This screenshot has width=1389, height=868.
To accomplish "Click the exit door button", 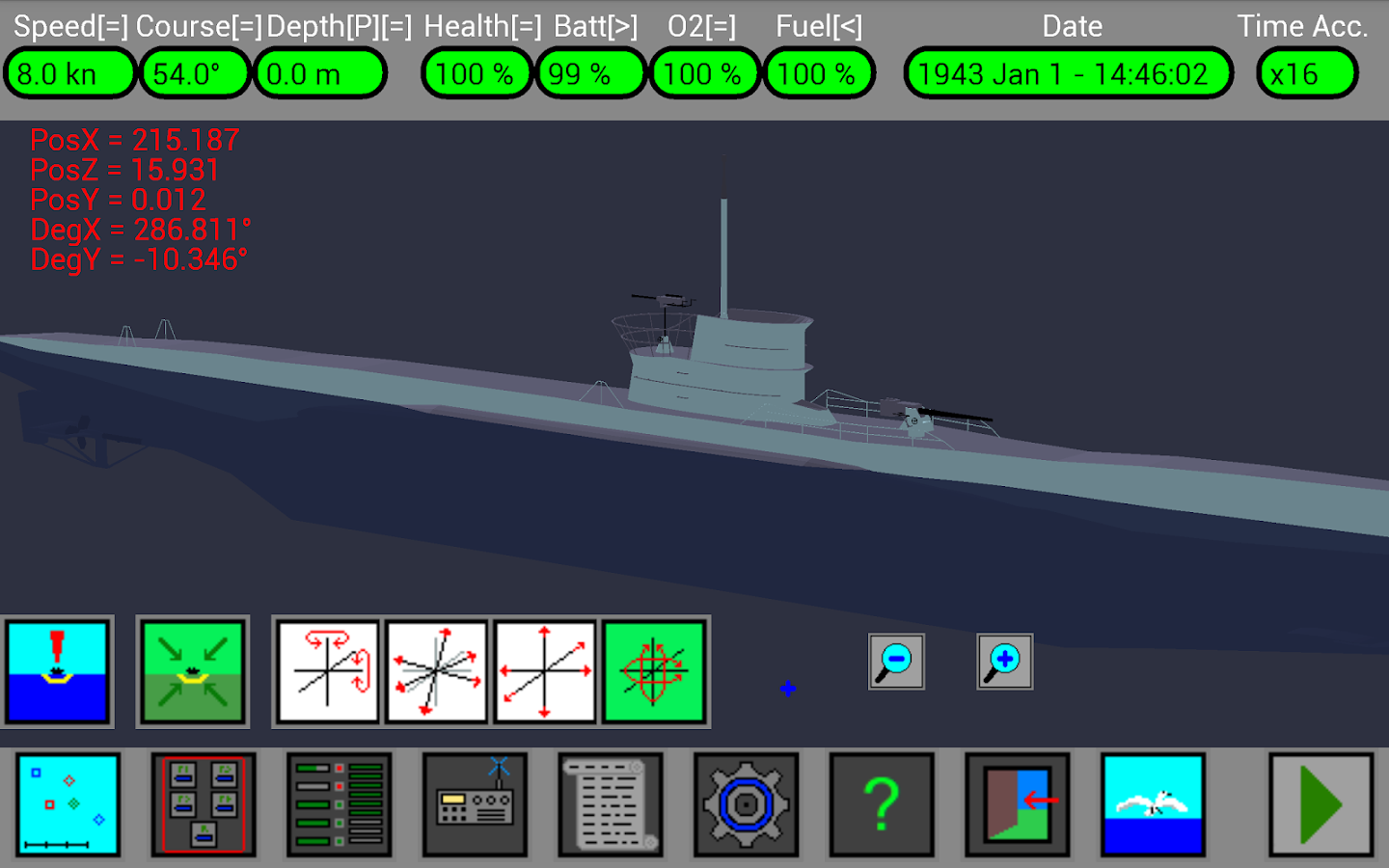I will click(x=1017, y=805).
